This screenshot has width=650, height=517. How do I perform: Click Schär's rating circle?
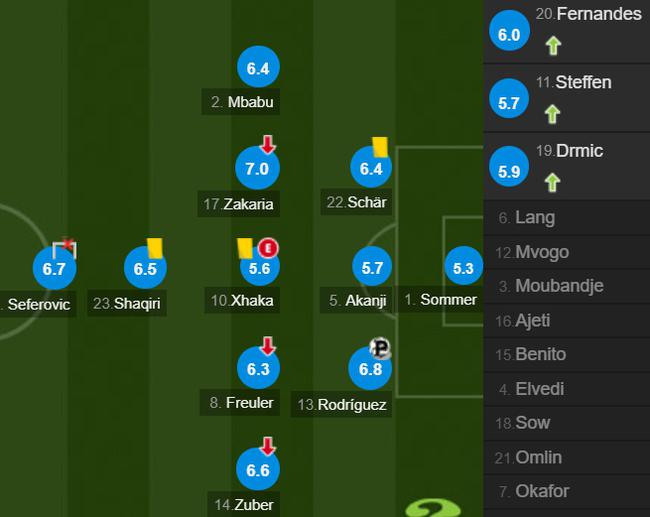pos(371,169)
